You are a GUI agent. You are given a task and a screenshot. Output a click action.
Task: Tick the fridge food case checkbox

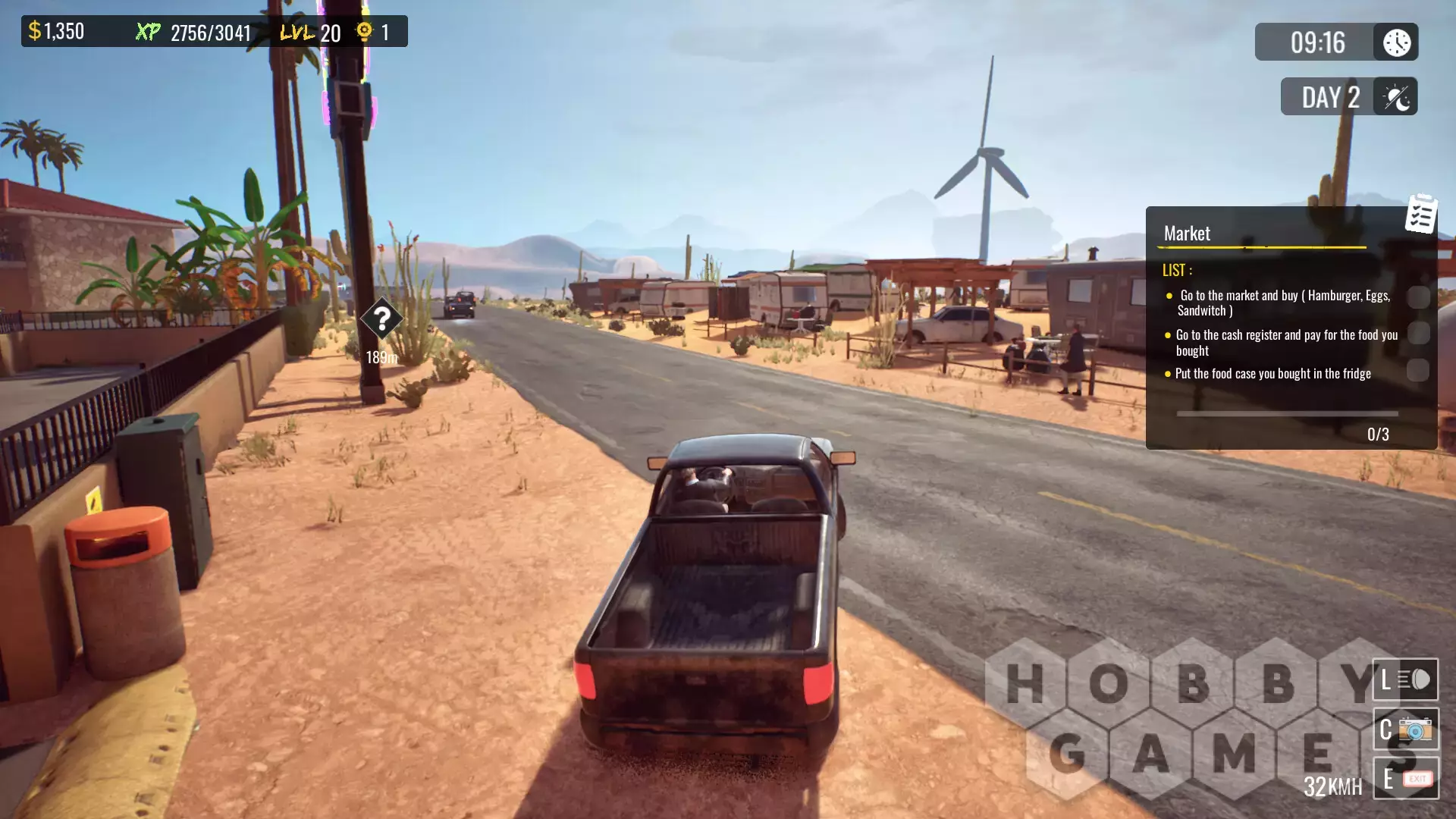click(x=1418, y=370)
